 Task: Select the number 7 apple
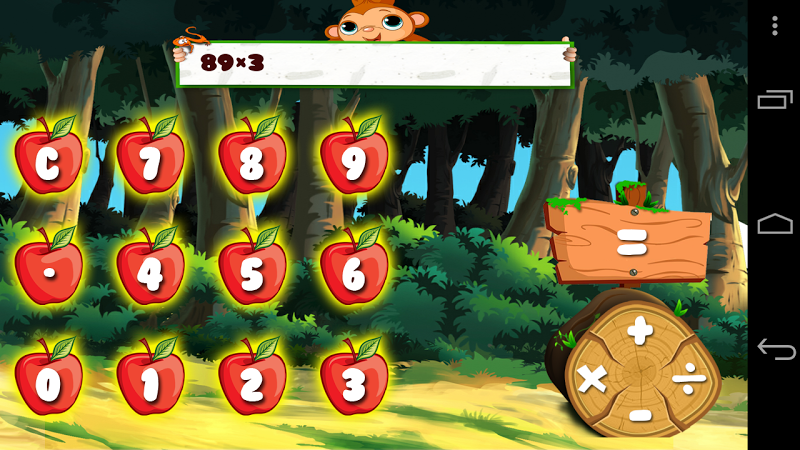(x=150, y=160)
